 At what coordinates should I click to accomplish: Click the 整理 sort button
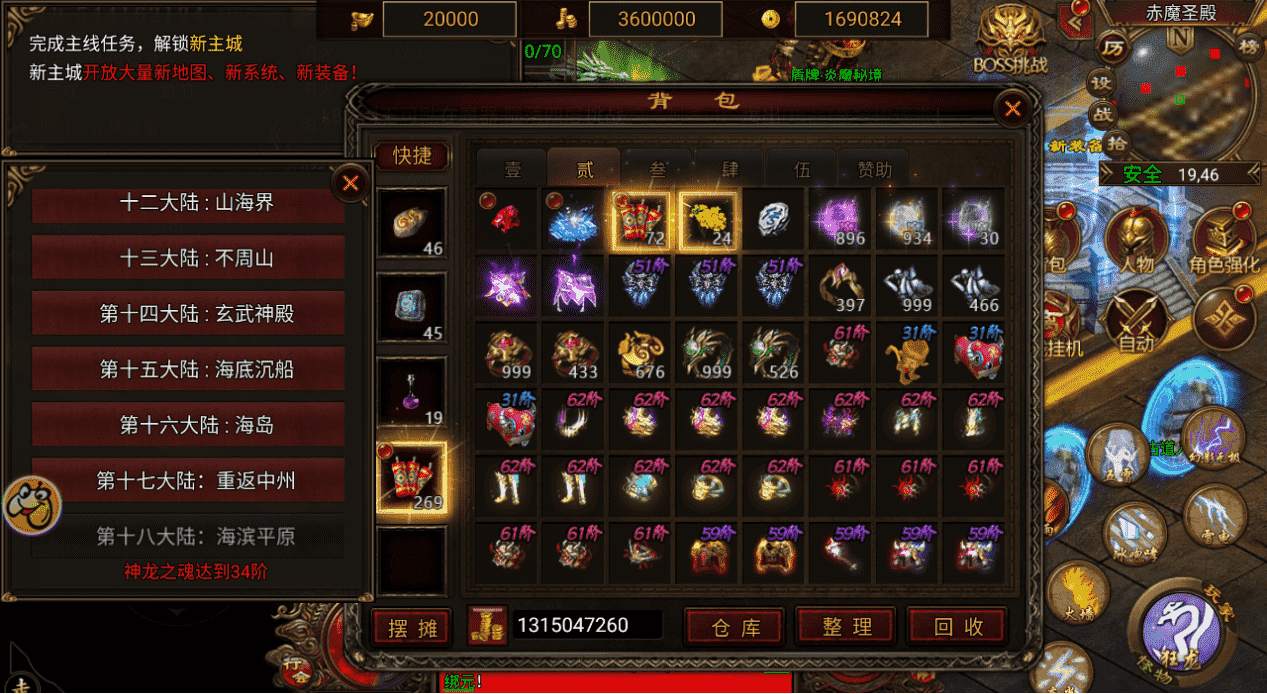pyautogui.click(x=848, y=627)
